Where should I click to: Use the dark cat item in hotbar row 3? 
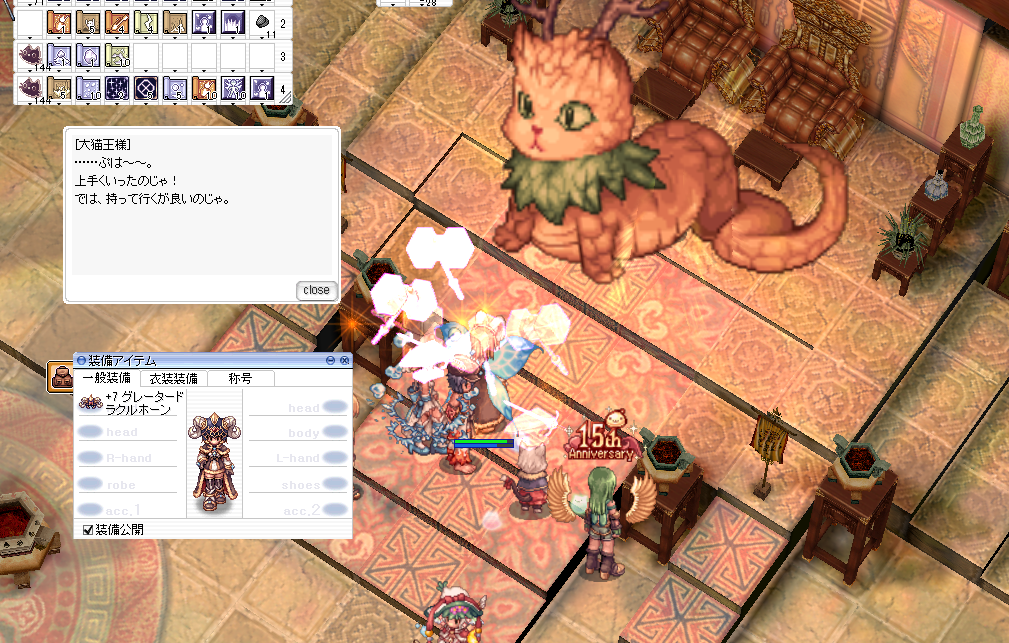point(30,55)
